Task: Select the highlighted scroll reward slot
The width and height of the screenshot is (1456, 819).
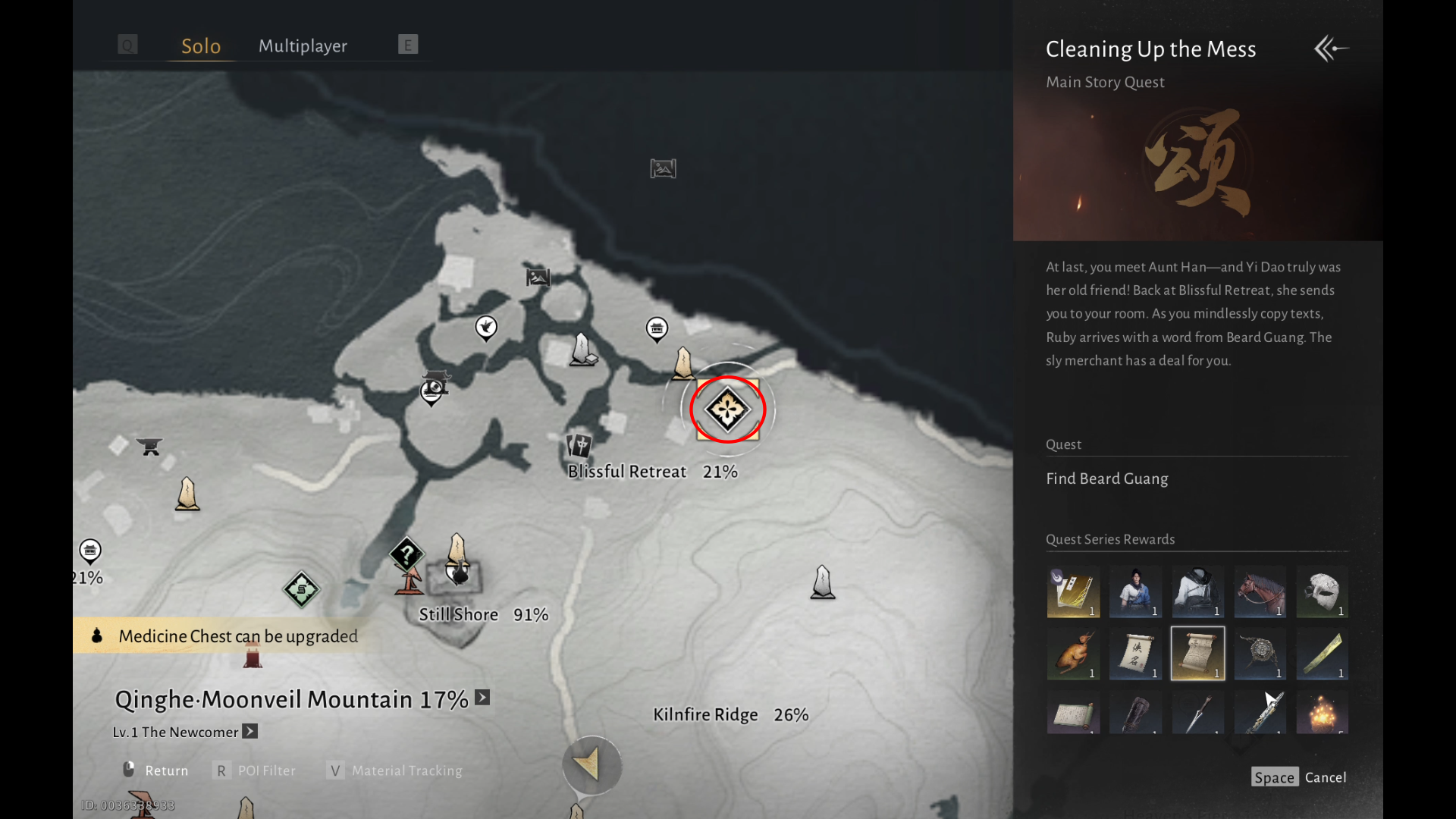Action: click(1197, 654)
